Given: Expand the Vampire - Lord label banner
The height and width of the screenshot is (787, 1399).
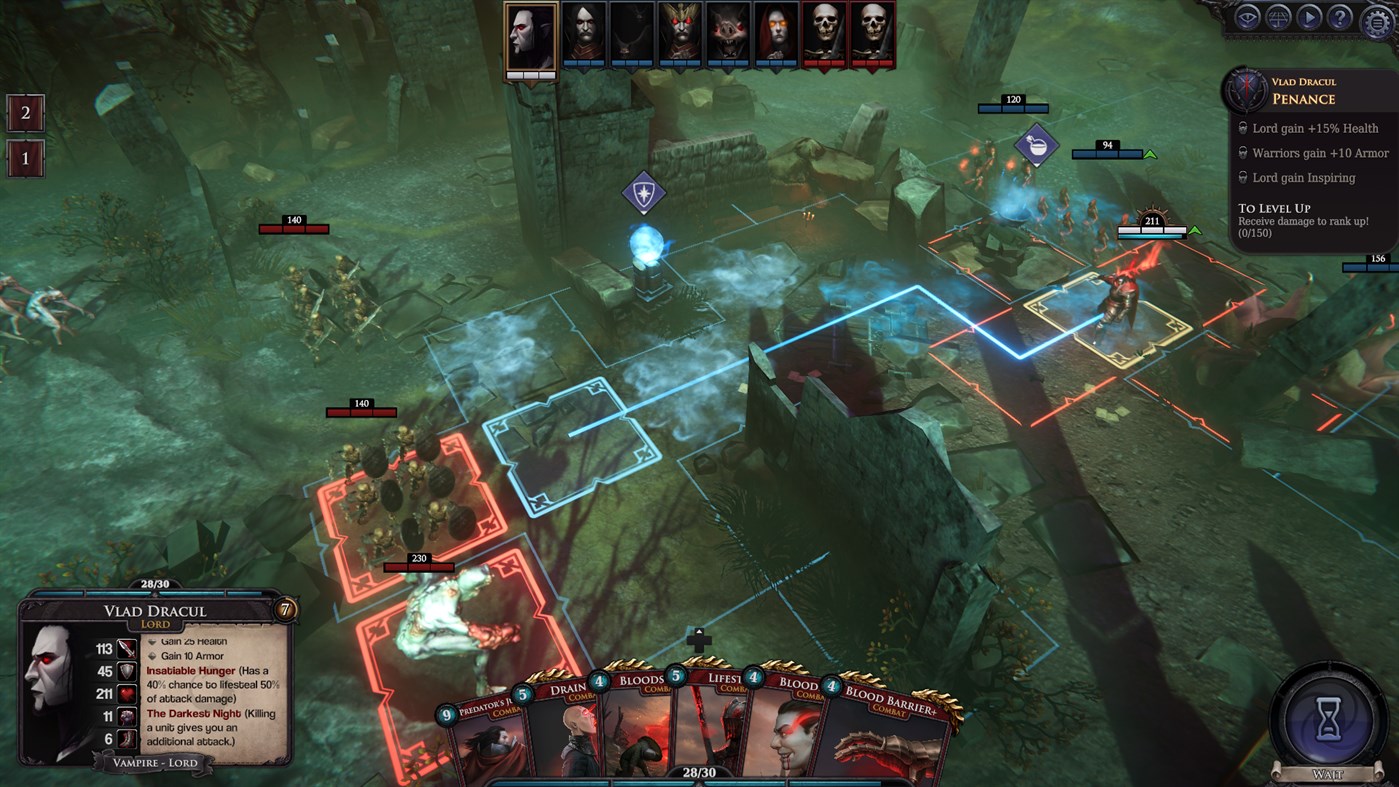Looking at the screenshot, I should coord(156,762).
